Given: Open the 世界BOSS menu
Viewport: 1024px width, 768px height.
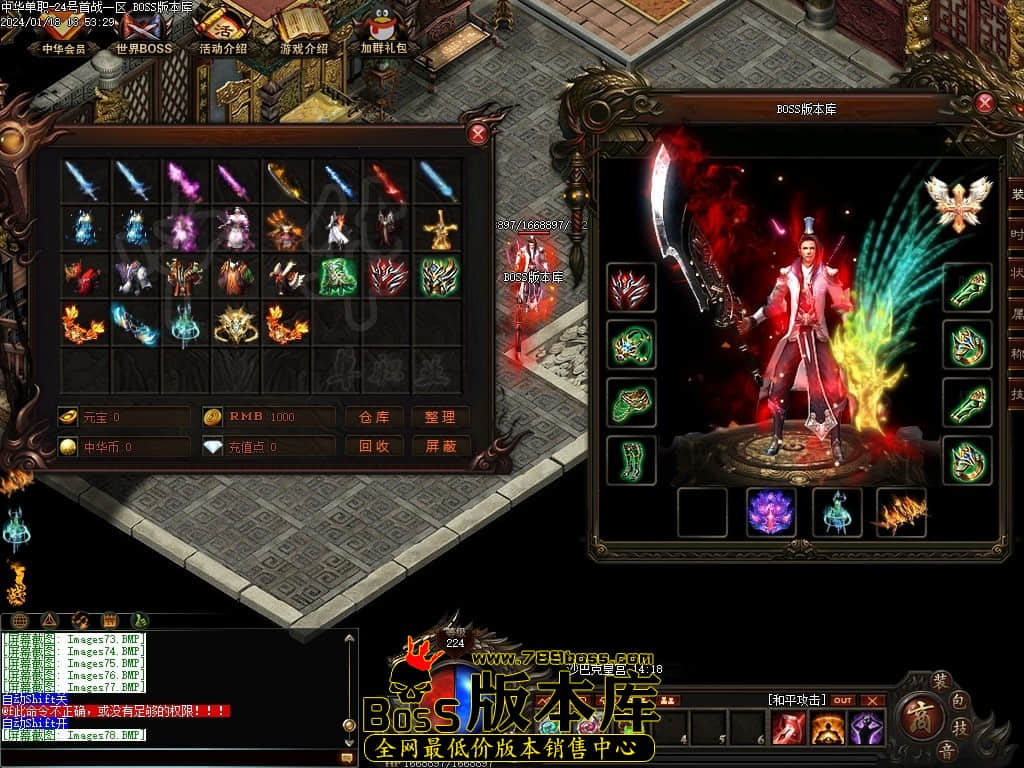Looking at the screenshot, I should coord(143,33).
